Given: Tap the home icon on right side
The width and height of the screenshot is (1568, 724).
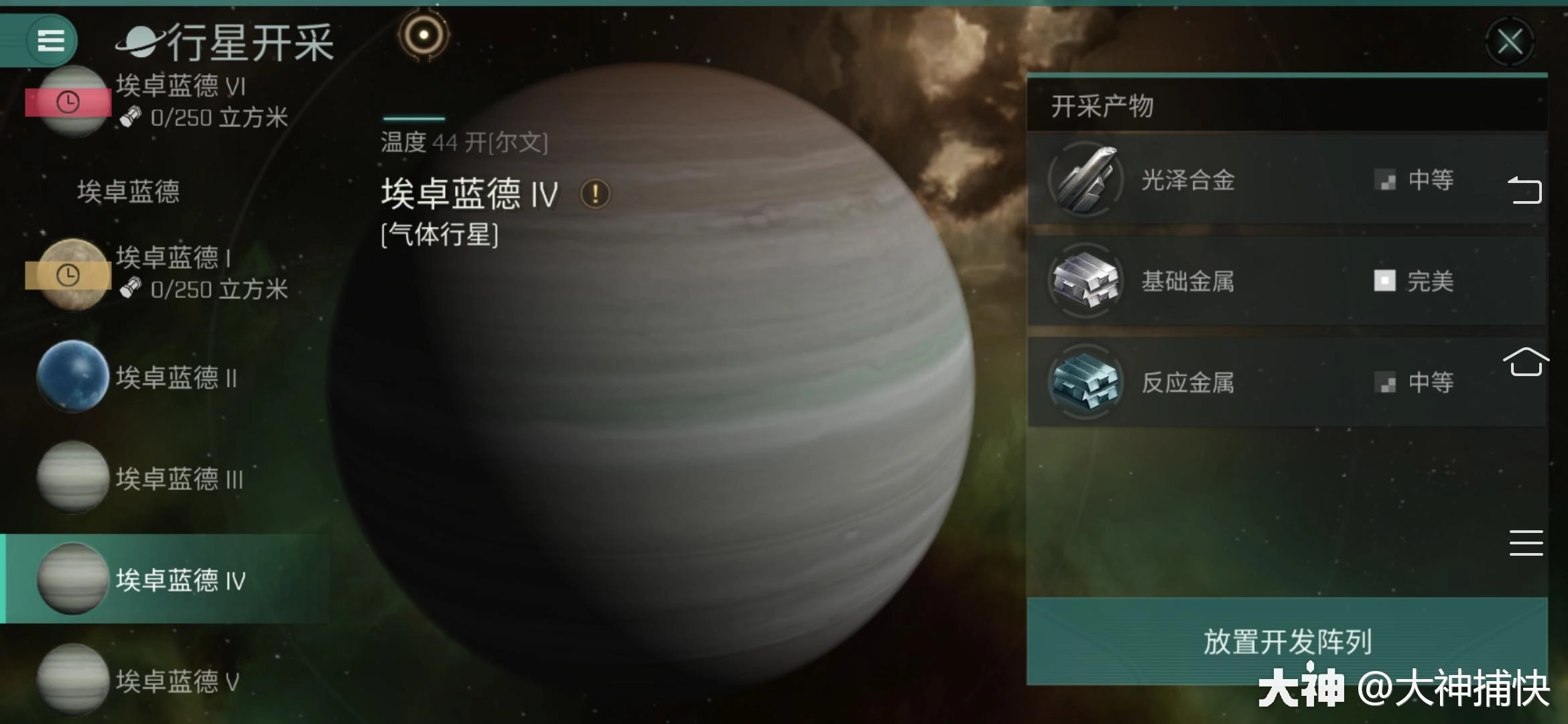Looking at the screenshot, I should (x=1526, y=362).
